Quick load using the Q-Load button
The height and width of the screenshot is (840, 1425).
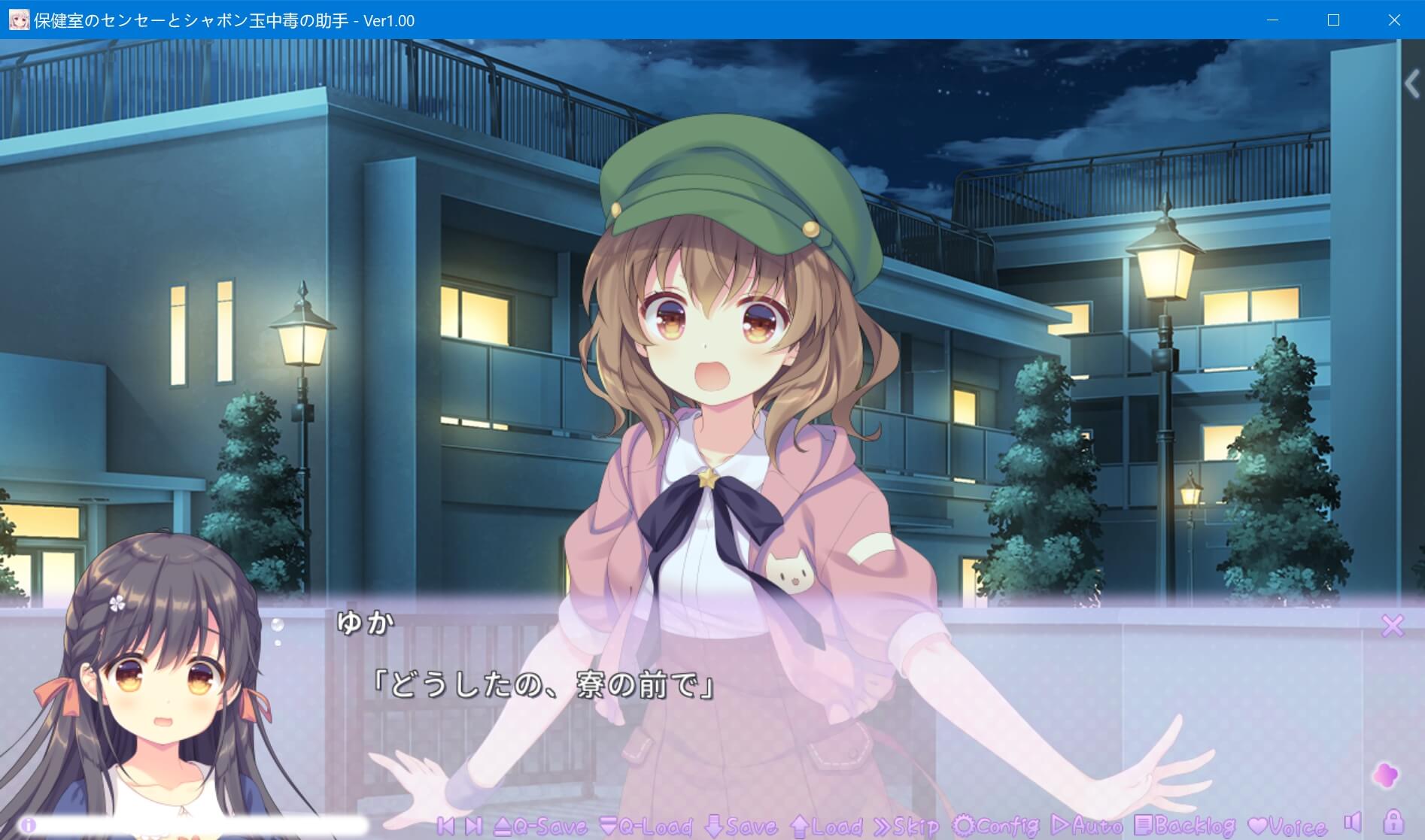point(646,826)
